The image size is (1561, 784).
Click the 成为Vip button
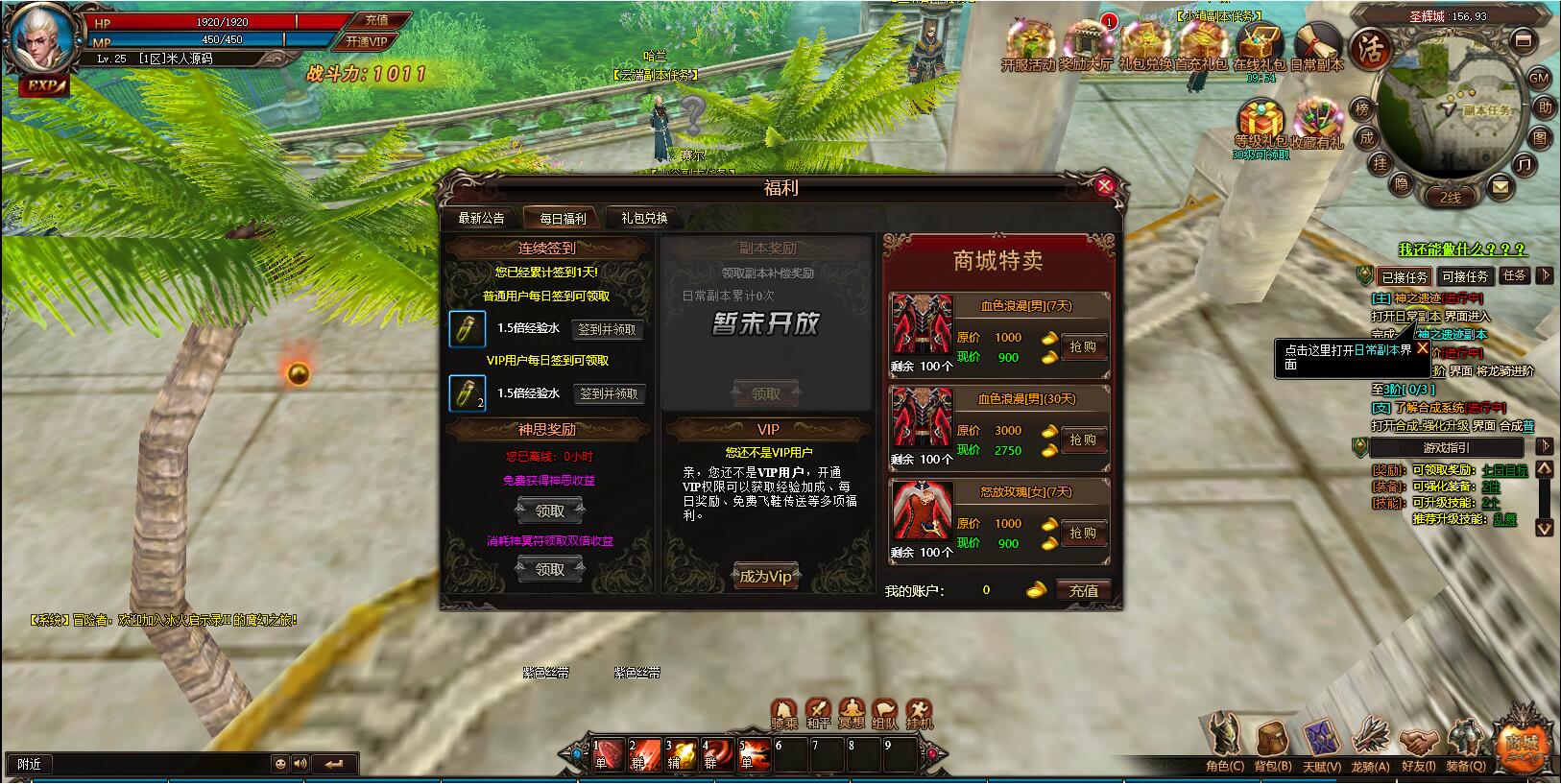tap(765, 576)
